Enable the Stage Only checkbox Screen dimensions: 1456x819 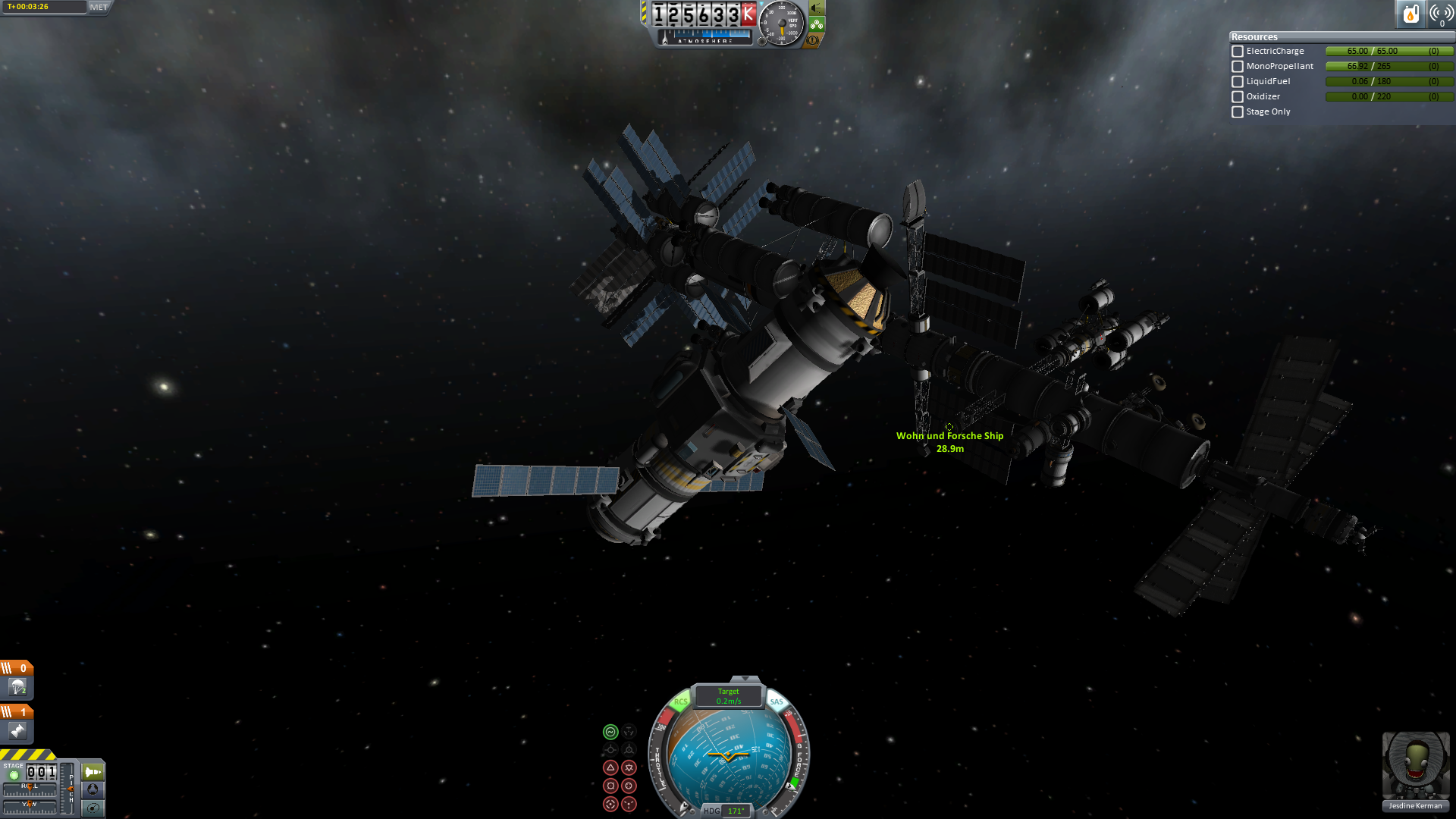tap(1238, 112)
